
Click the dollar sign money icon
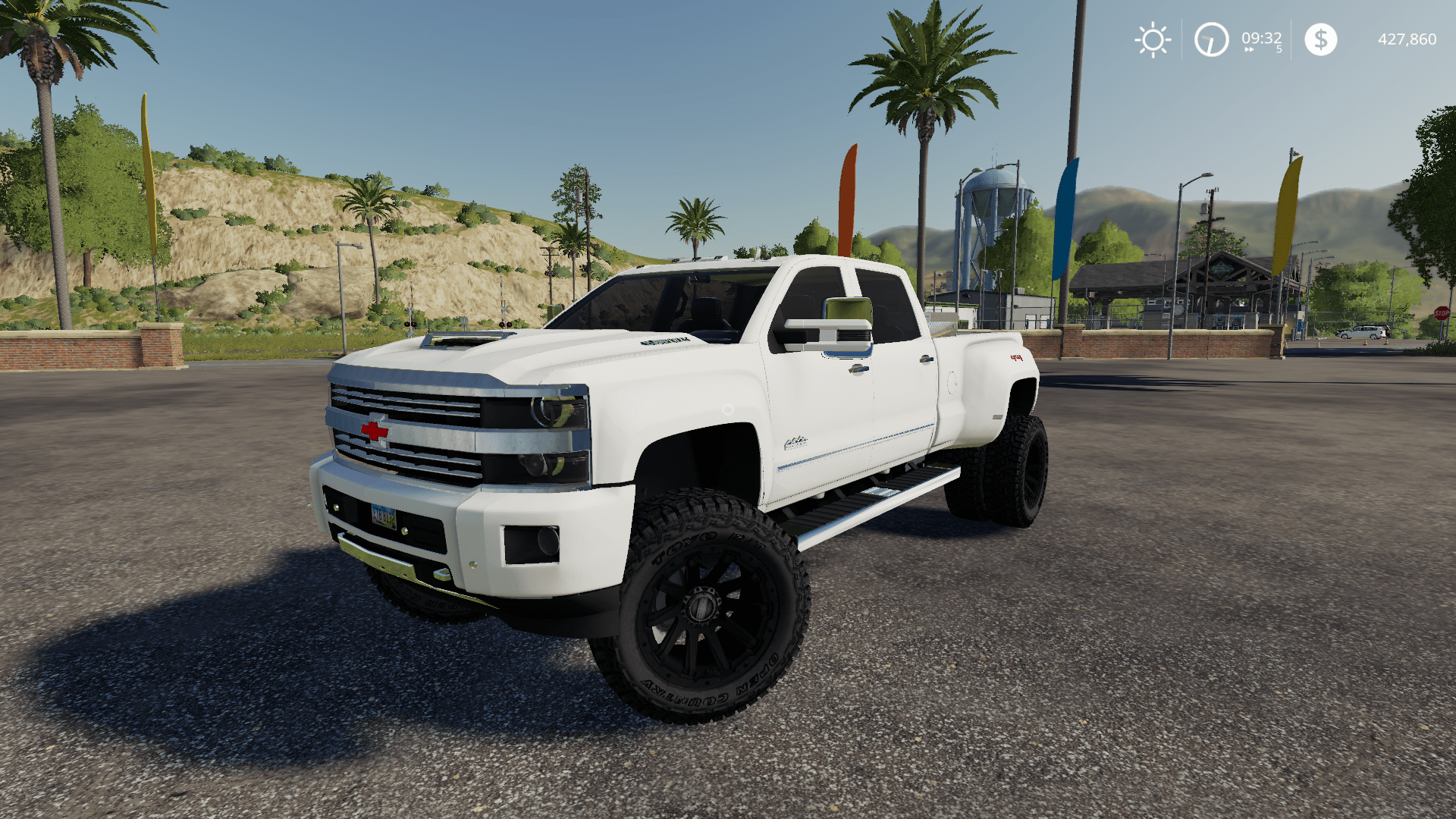click(x=1321, y=39)
